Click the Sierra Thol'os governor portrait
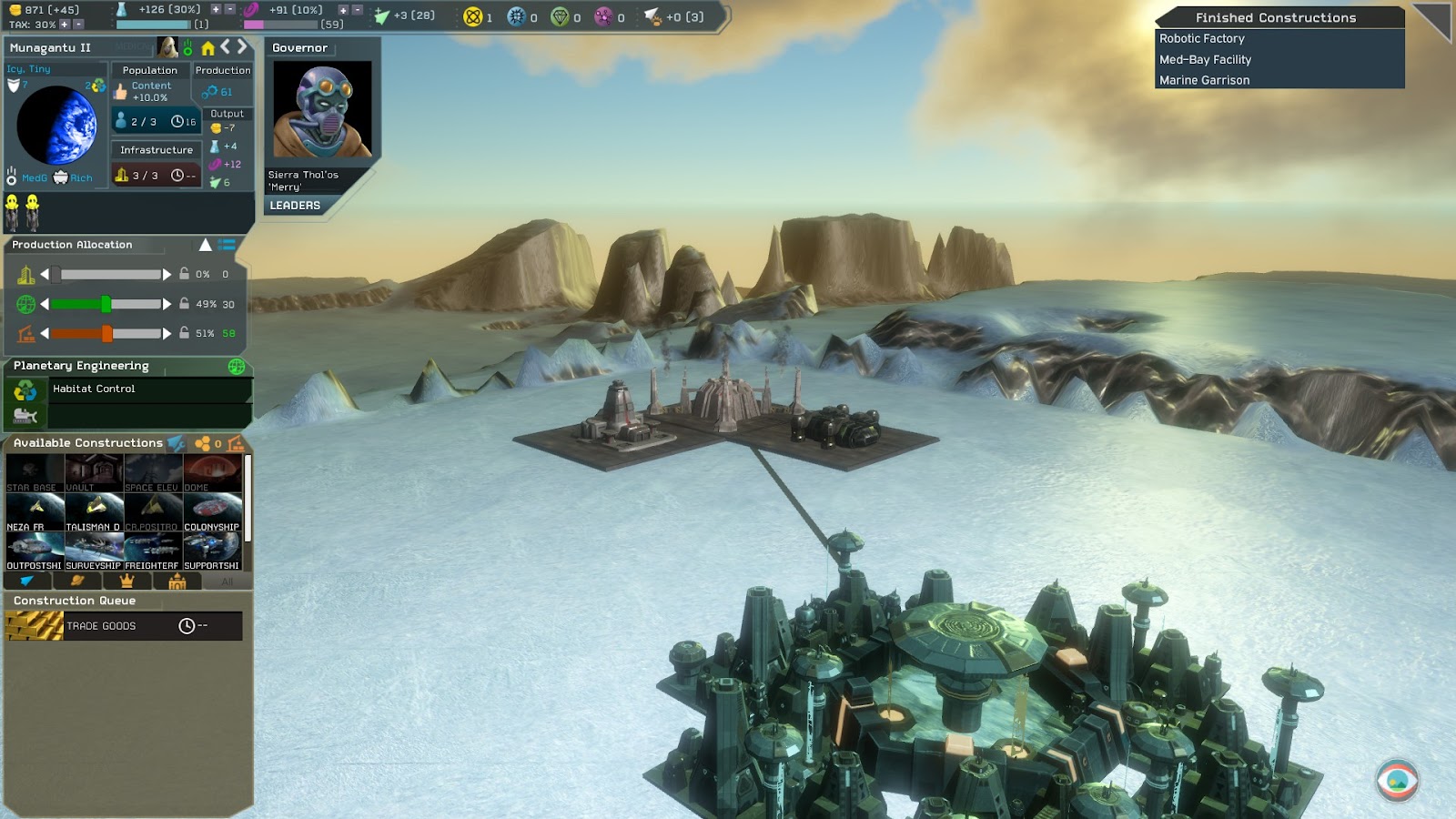 pyautogui.click(x=322, y=109)
